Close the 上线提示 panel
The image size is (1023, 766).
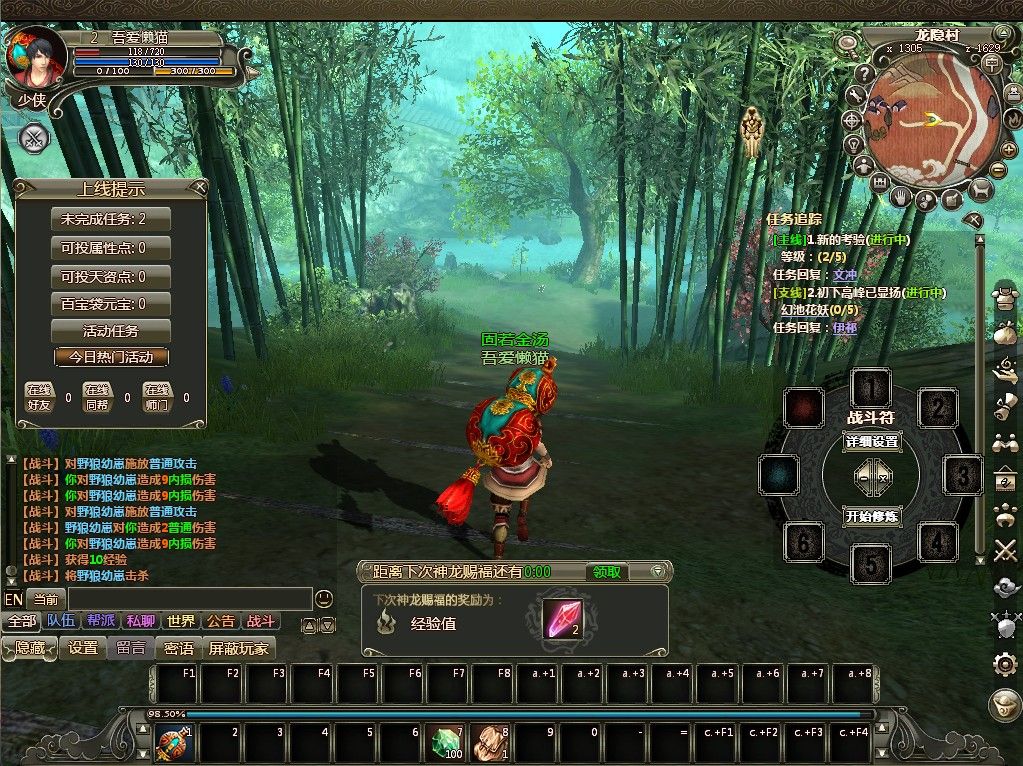(x=200, y=187)
